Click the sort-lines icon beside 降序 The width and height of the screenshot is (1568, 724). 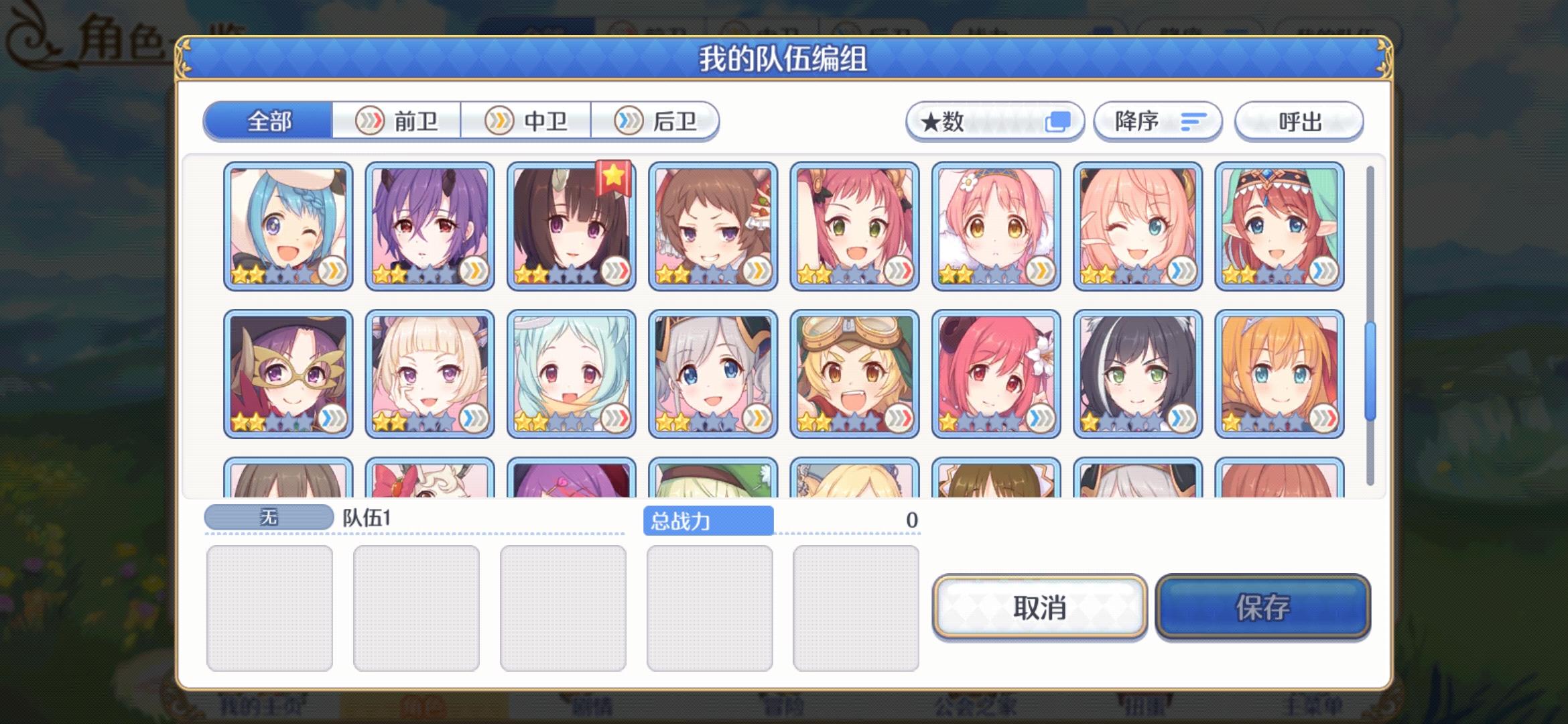[x=1195, y=121]
